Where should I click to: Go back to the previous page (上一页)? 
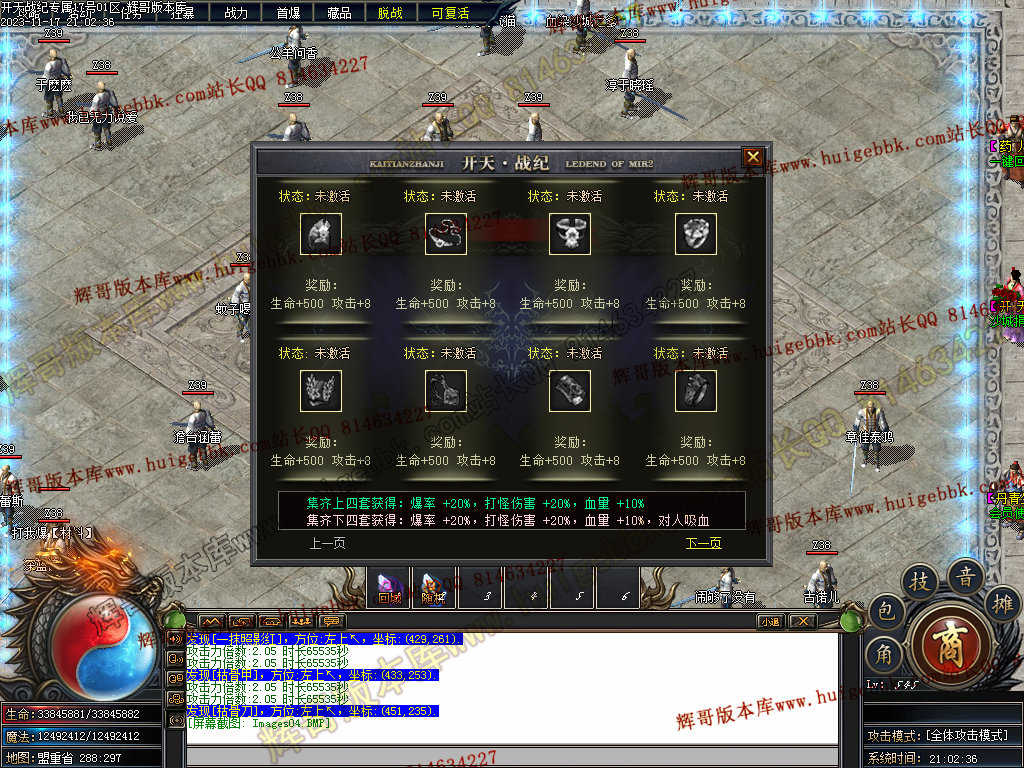(x=327, y=543)
